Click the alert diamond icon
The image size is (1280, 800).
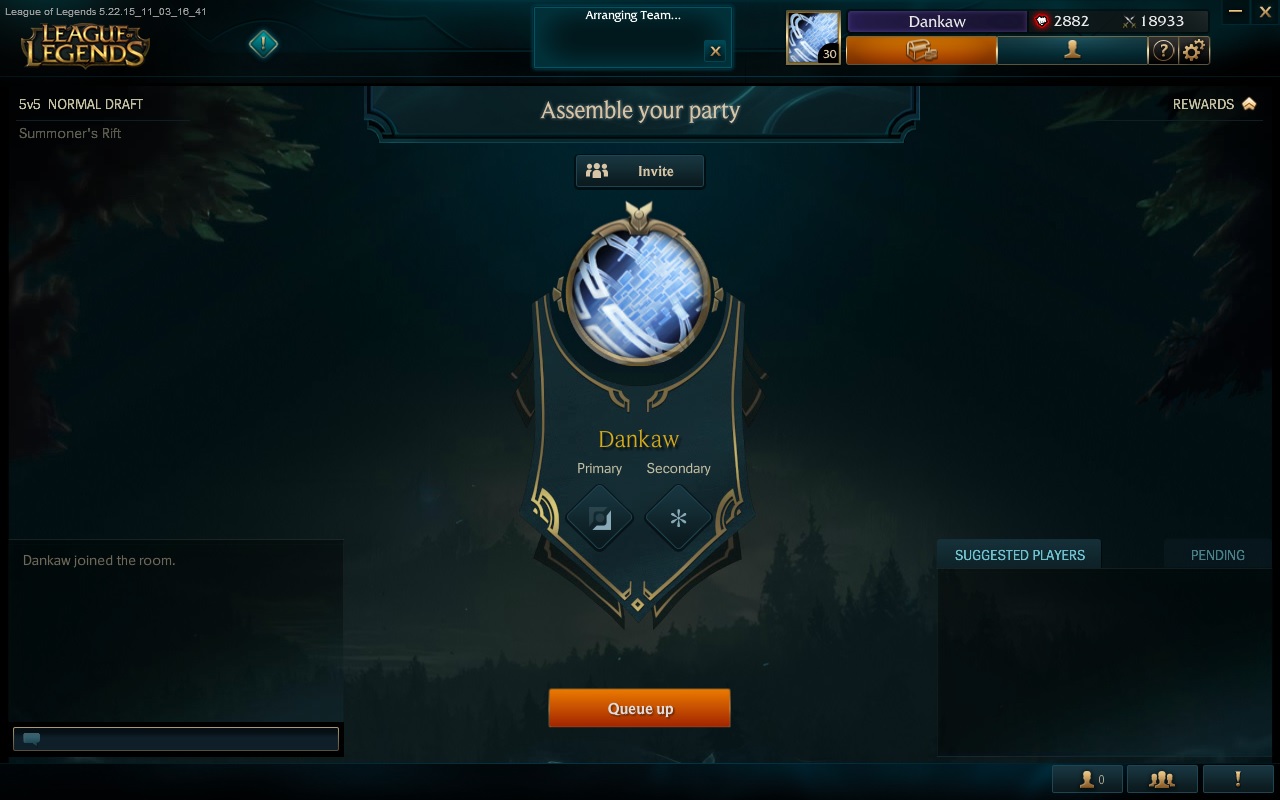tap(262, 44)
